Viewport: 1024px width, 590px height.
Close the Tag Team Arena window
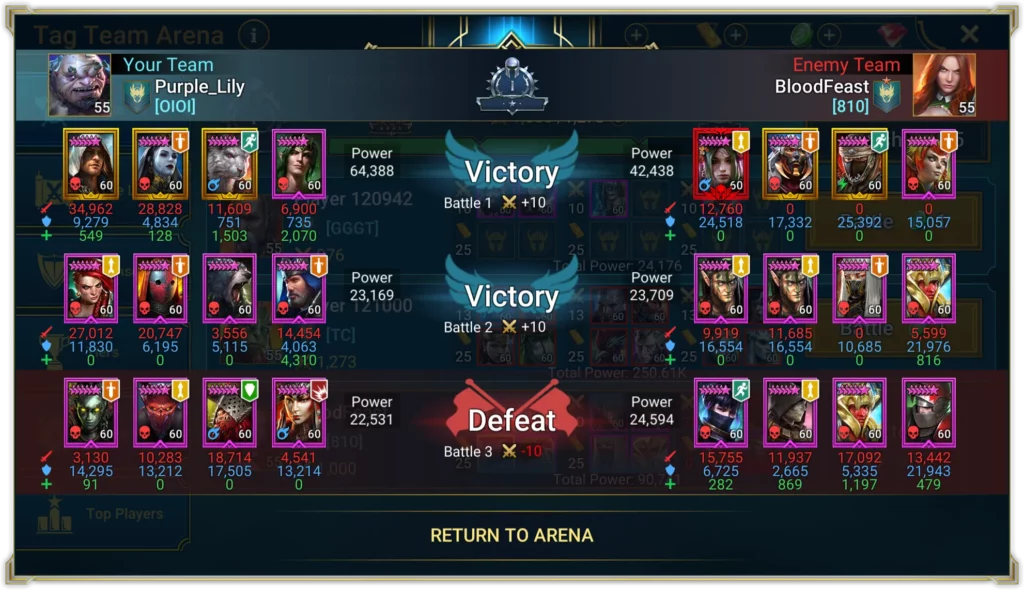pyautogui.click(x=969, y=35)
